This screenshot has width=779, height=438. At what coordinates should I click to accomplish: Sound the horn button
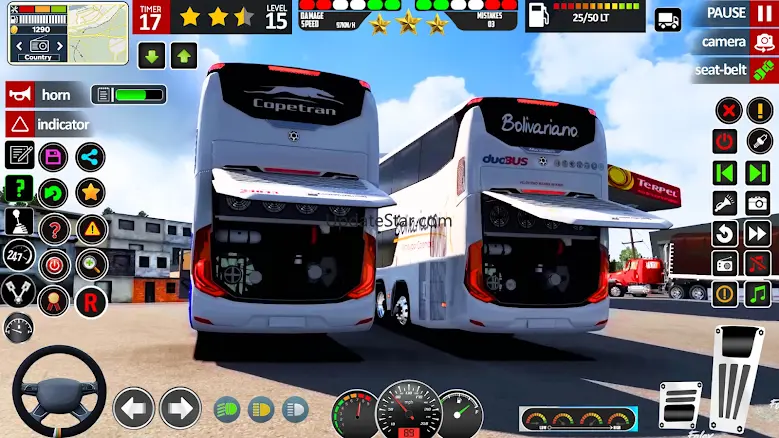click(45, 95)
